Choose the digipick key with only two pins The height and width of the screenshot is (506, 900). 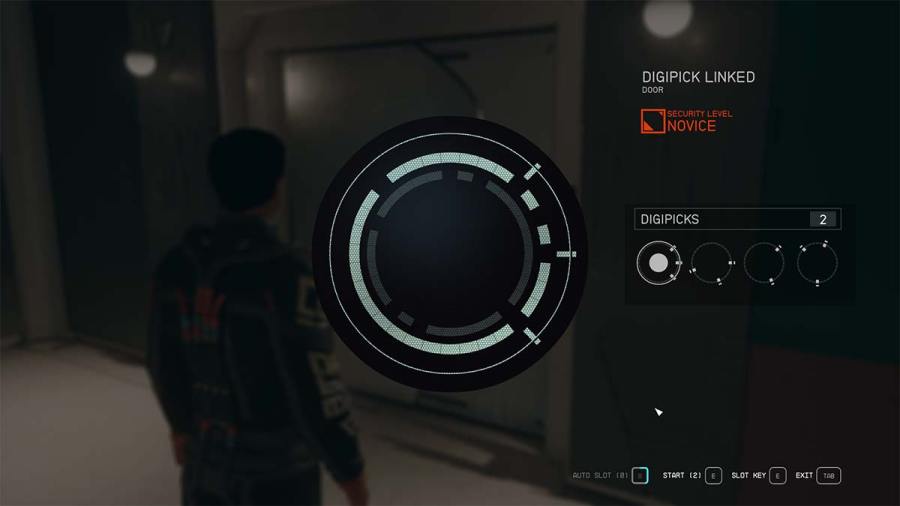tap(764, 263)
